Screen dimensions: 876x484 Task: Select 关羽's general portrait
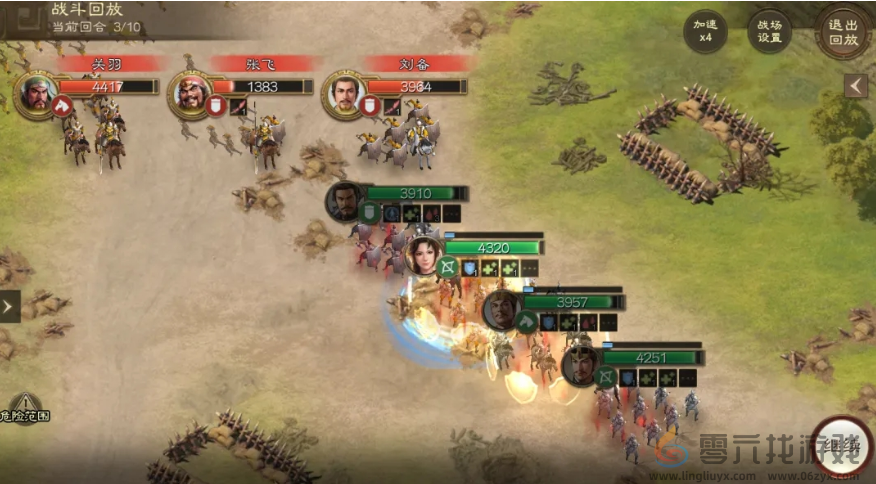(x=37, y=92)
